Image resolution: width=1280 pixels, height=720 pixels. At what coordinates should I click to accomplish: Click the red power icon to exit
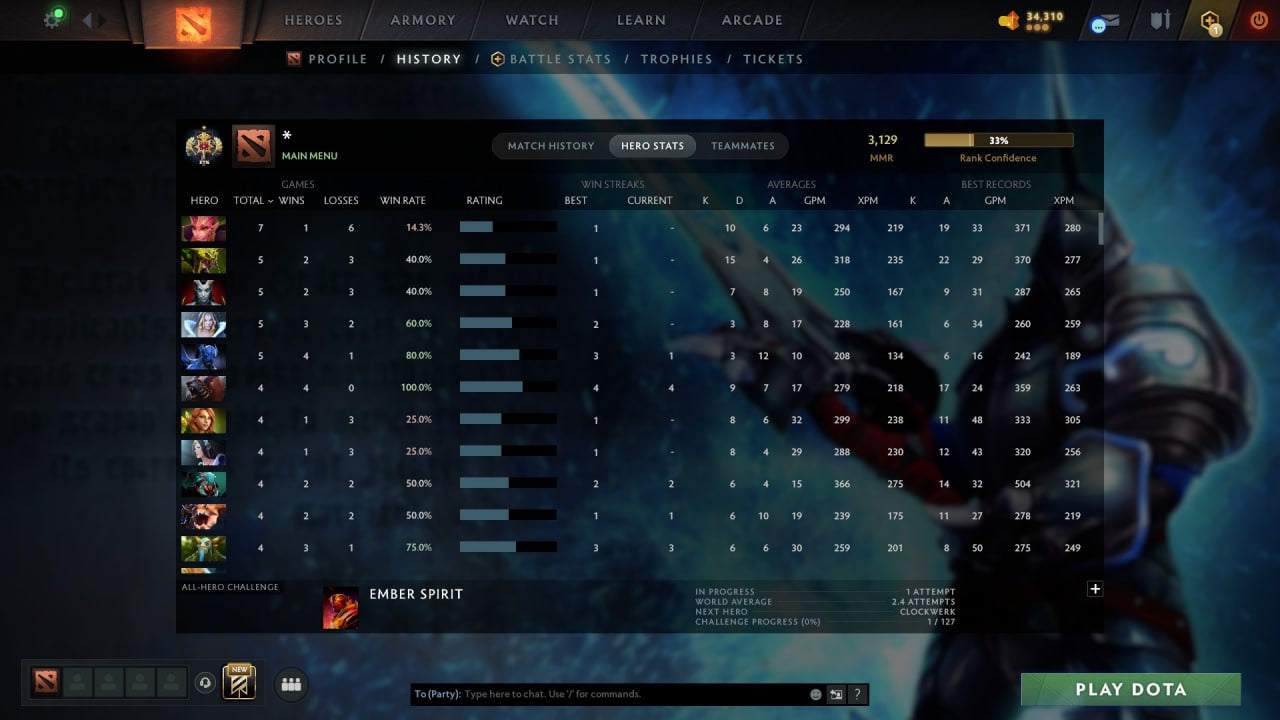pos(1257,18)
